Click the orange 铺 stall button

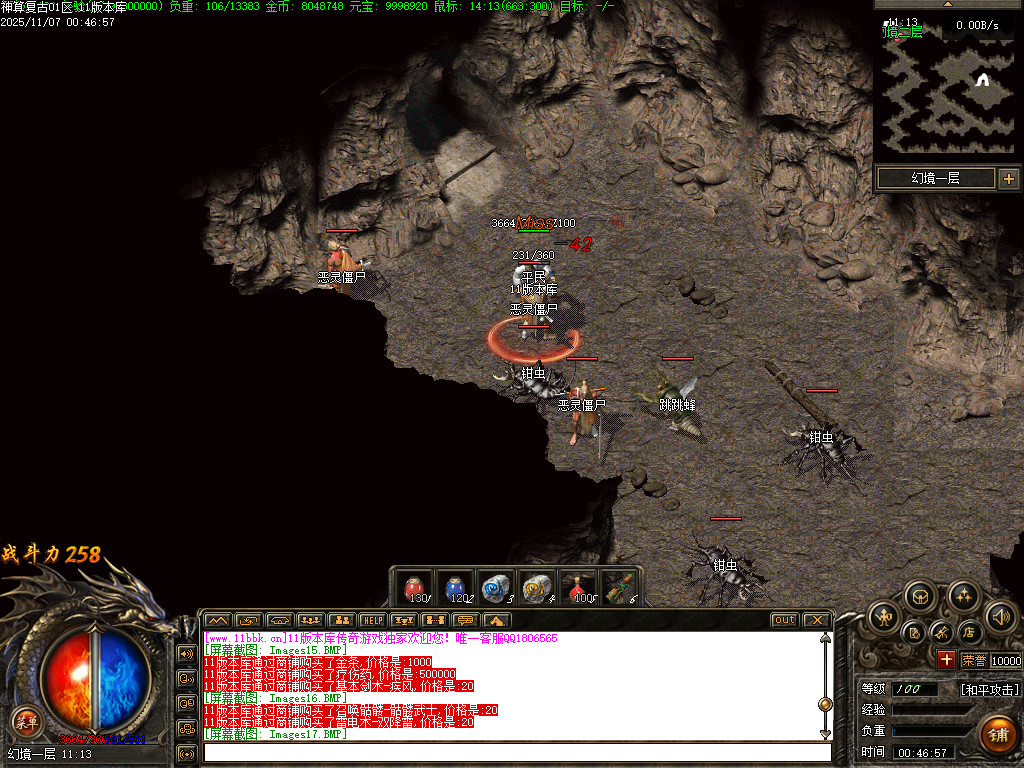pos(997,733)
